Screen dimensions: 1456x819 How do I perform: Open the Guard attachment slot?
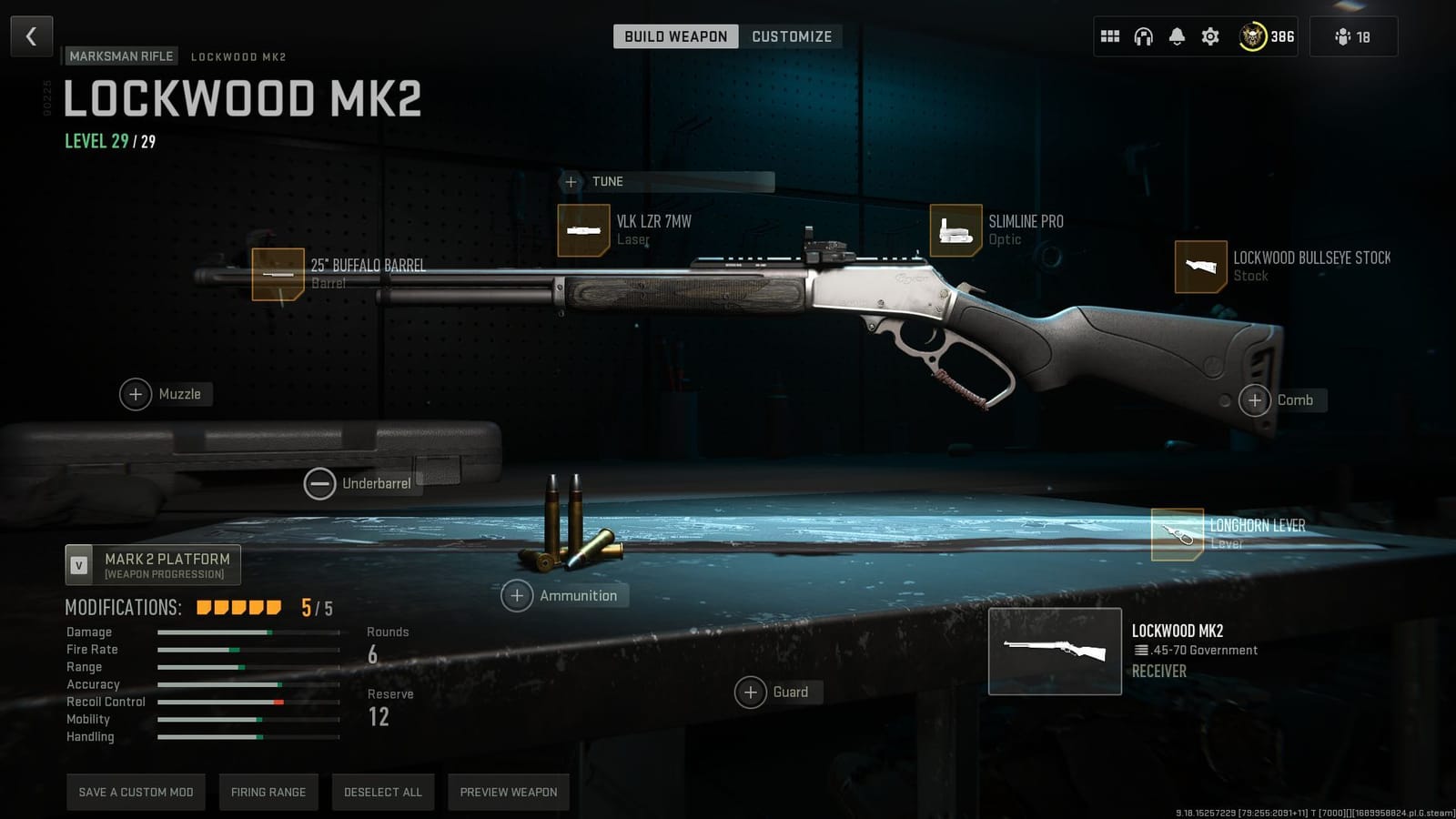751,692
